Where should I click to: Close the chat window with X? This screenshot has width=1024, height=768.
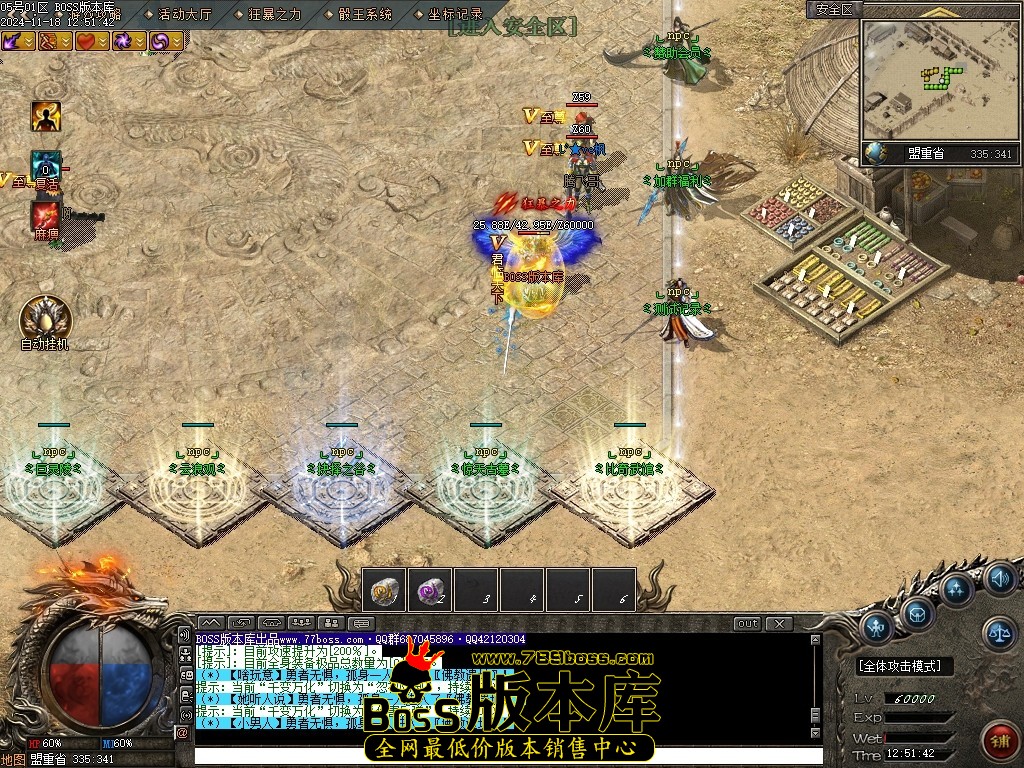pos(779,624)
